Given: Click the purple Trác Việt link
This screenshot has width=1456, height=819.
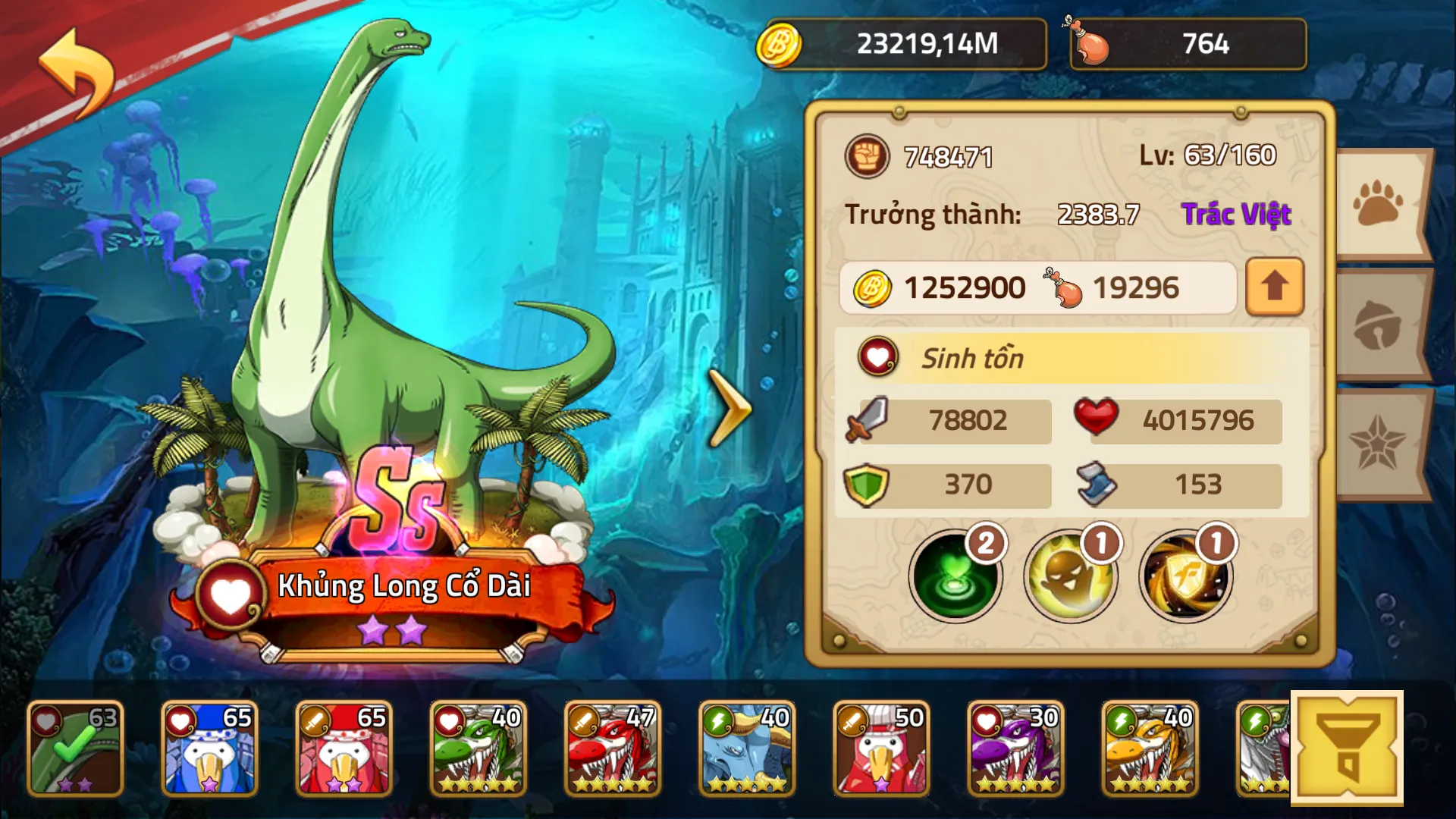Looking at the screenshot, I should [x=1236, y=214].
